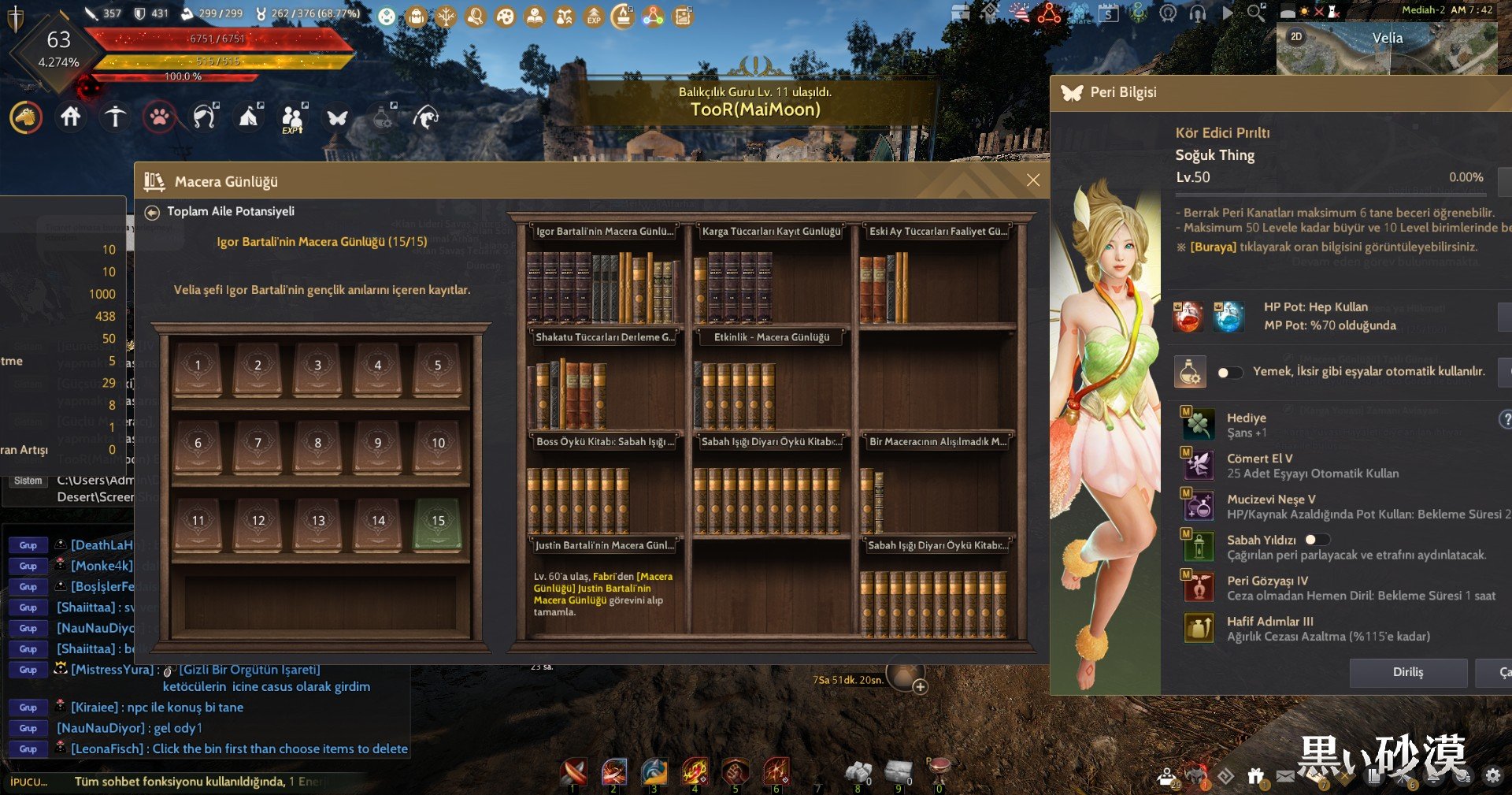
Task: Click the red HP potion icon
Action: [x=1188, y=316]
